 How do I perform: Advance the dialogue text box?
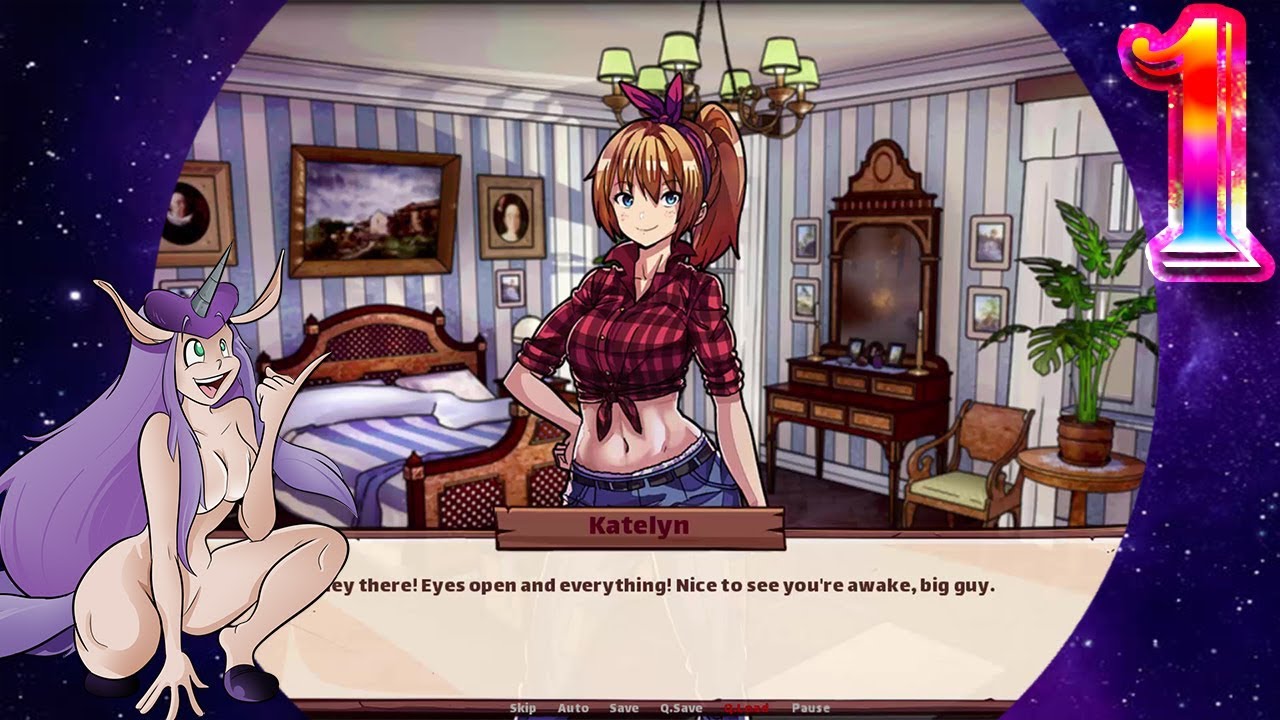[x=700, y=620]
